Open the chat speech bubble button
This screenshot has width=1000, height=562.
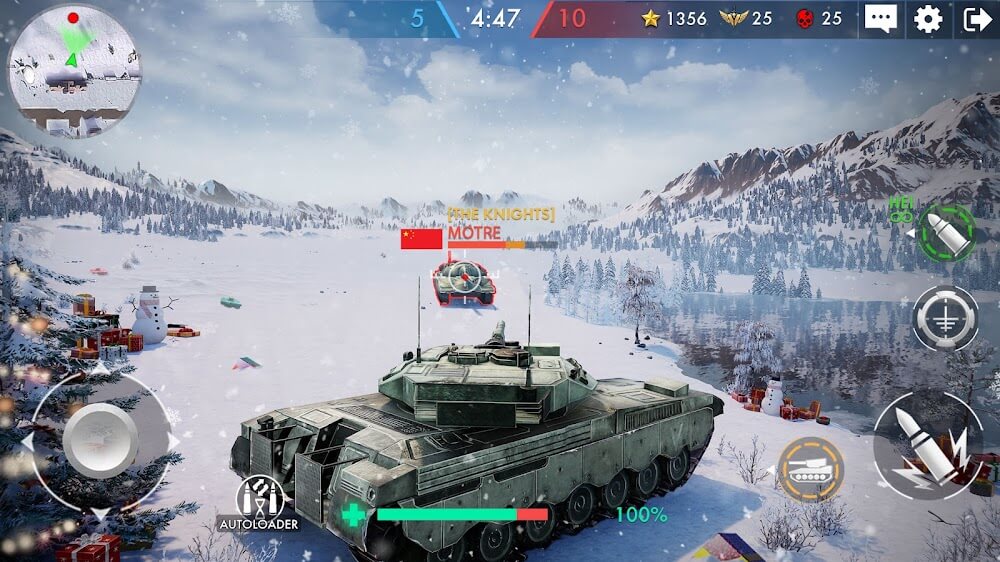881,19
